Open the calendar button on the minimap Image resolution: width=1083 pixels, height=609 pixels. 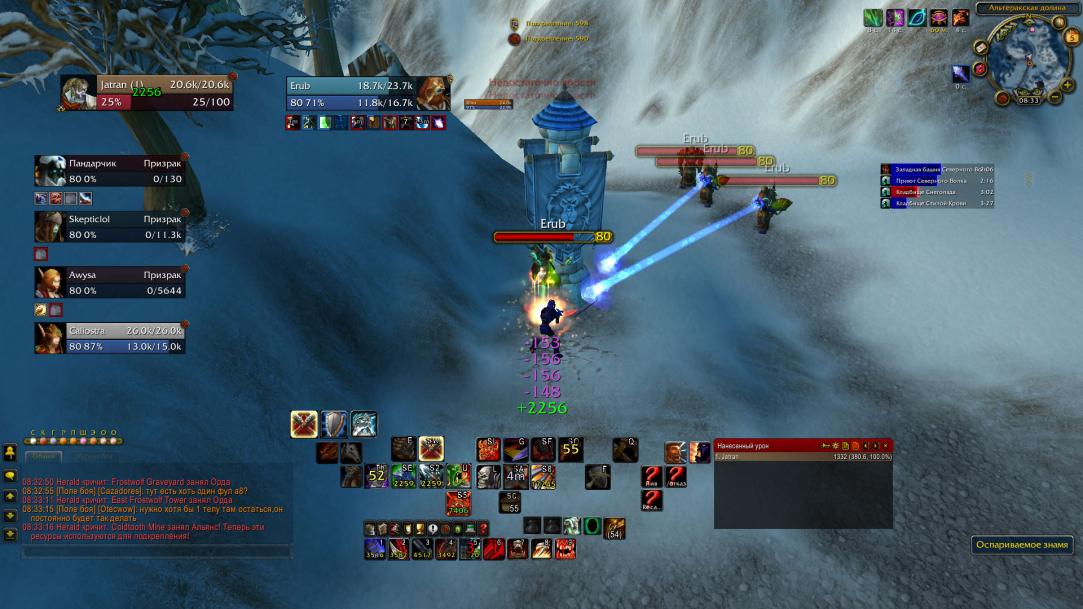(1073, 38)
